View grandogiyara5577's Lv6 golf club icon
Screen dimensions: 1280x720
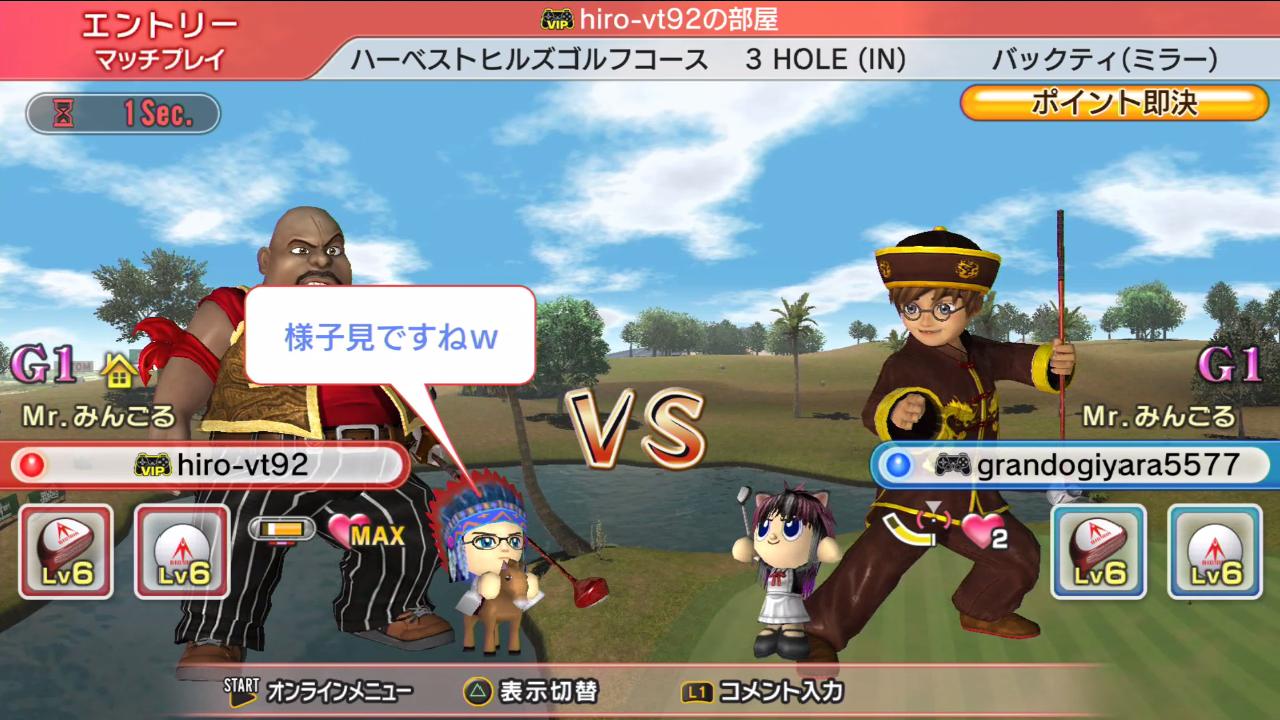click(x=1098, y=551)
